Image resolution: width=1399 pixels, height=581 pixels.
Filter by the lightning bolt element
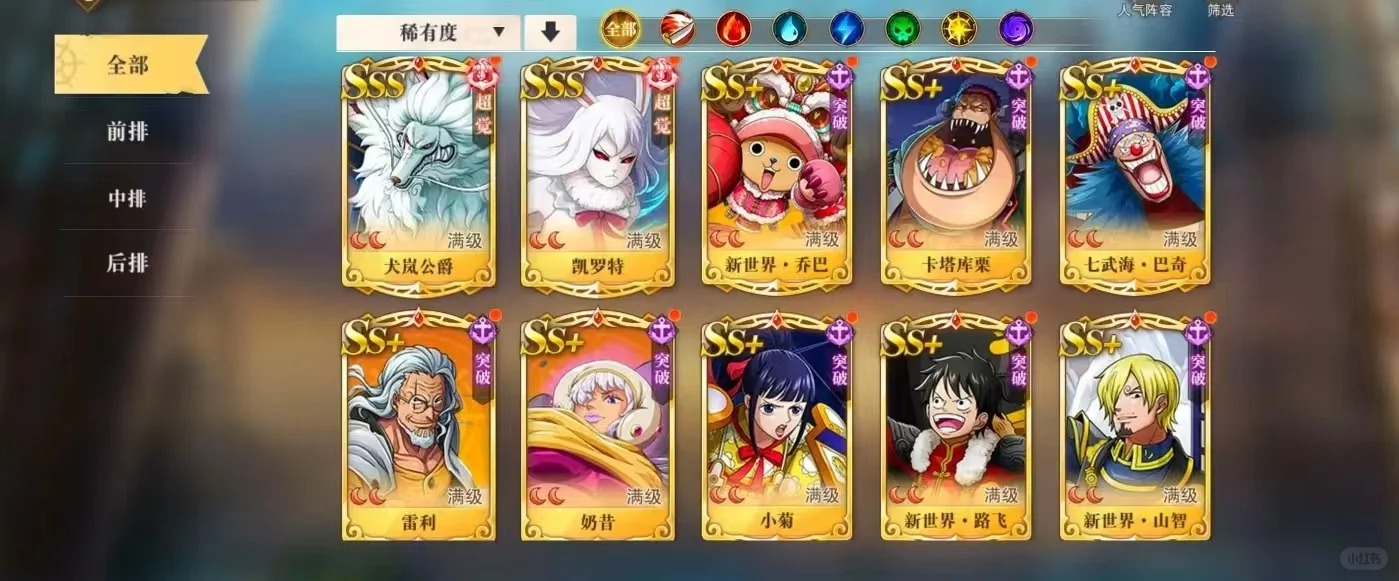coord(846,30)
